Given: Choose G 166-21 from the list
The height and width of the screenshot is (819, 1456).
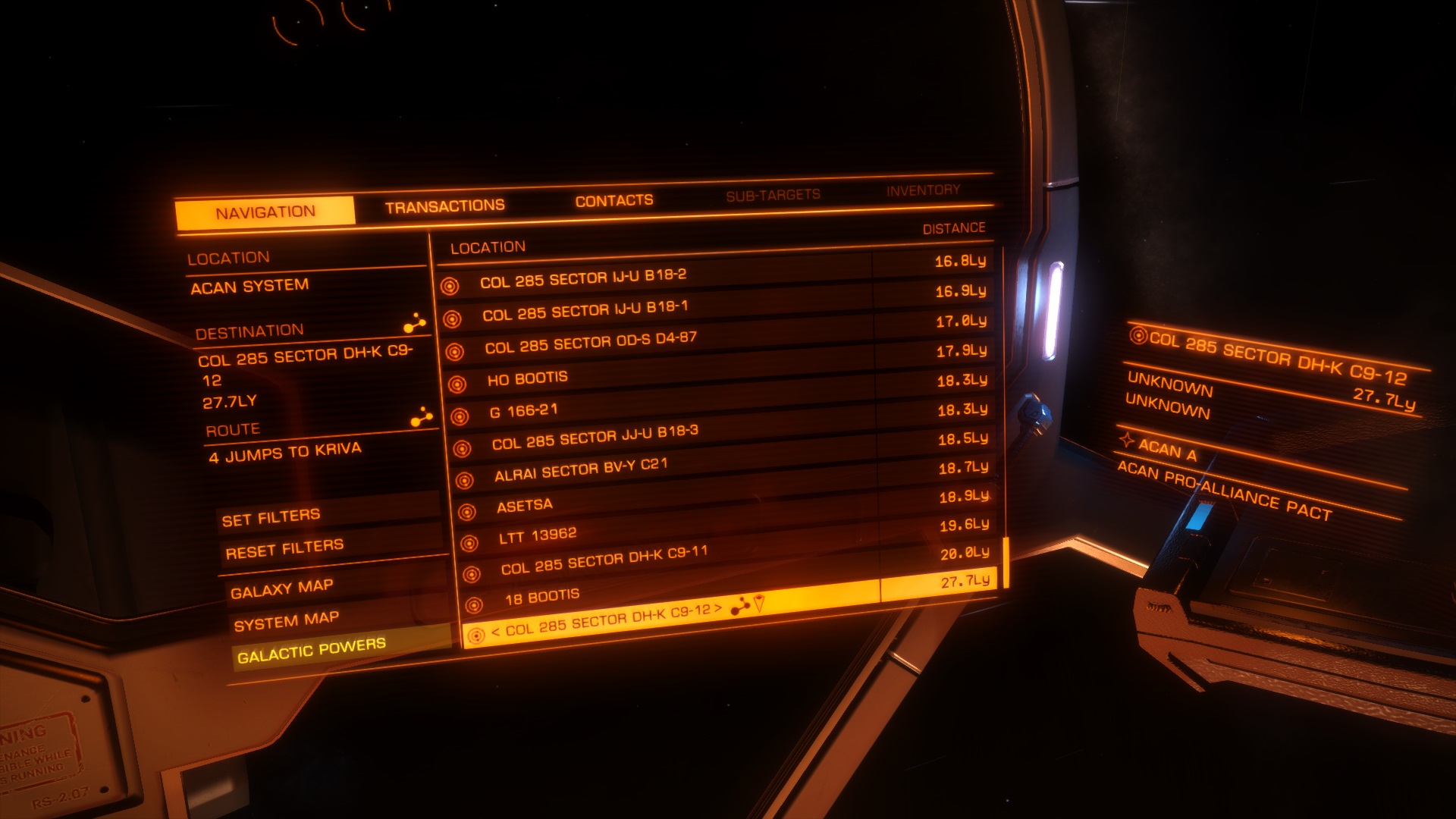Looking at the screenshot, I should pos(523,411).
